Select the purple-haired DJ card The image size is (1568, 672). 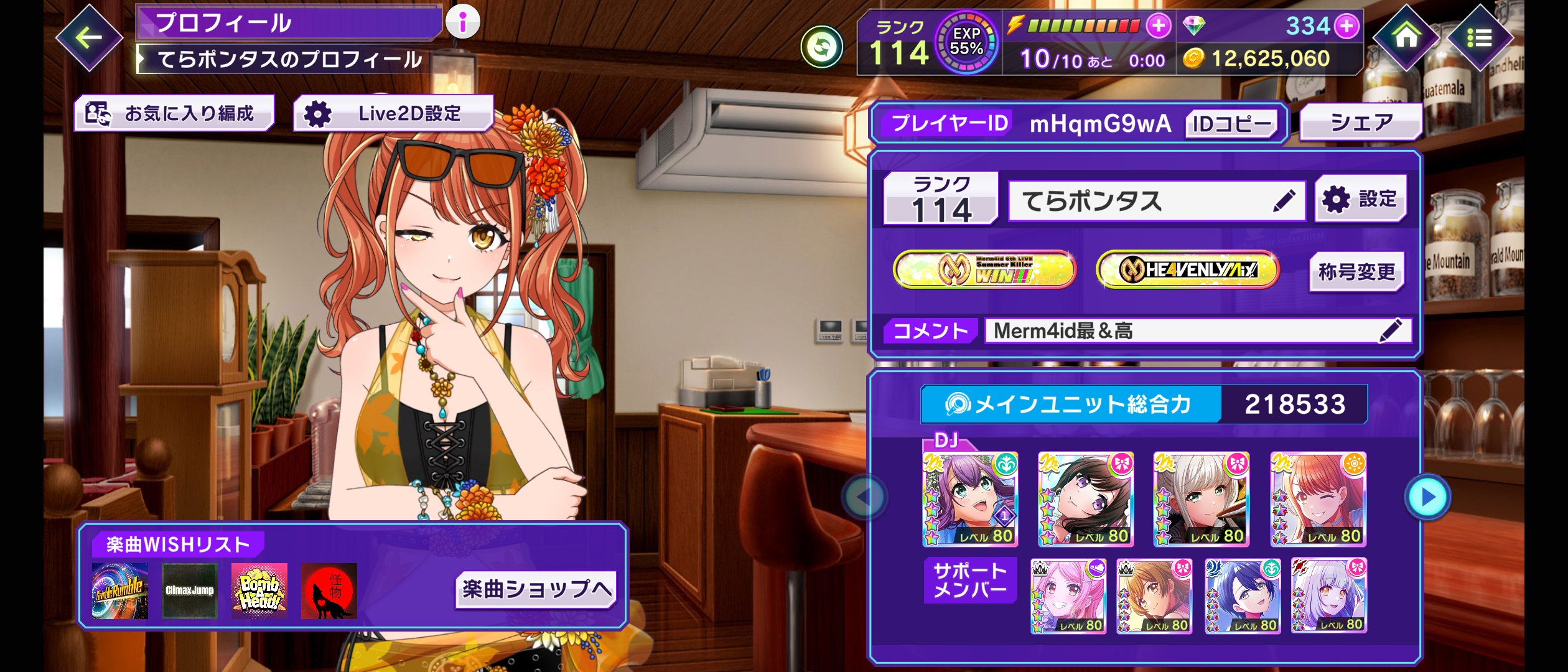970,499
